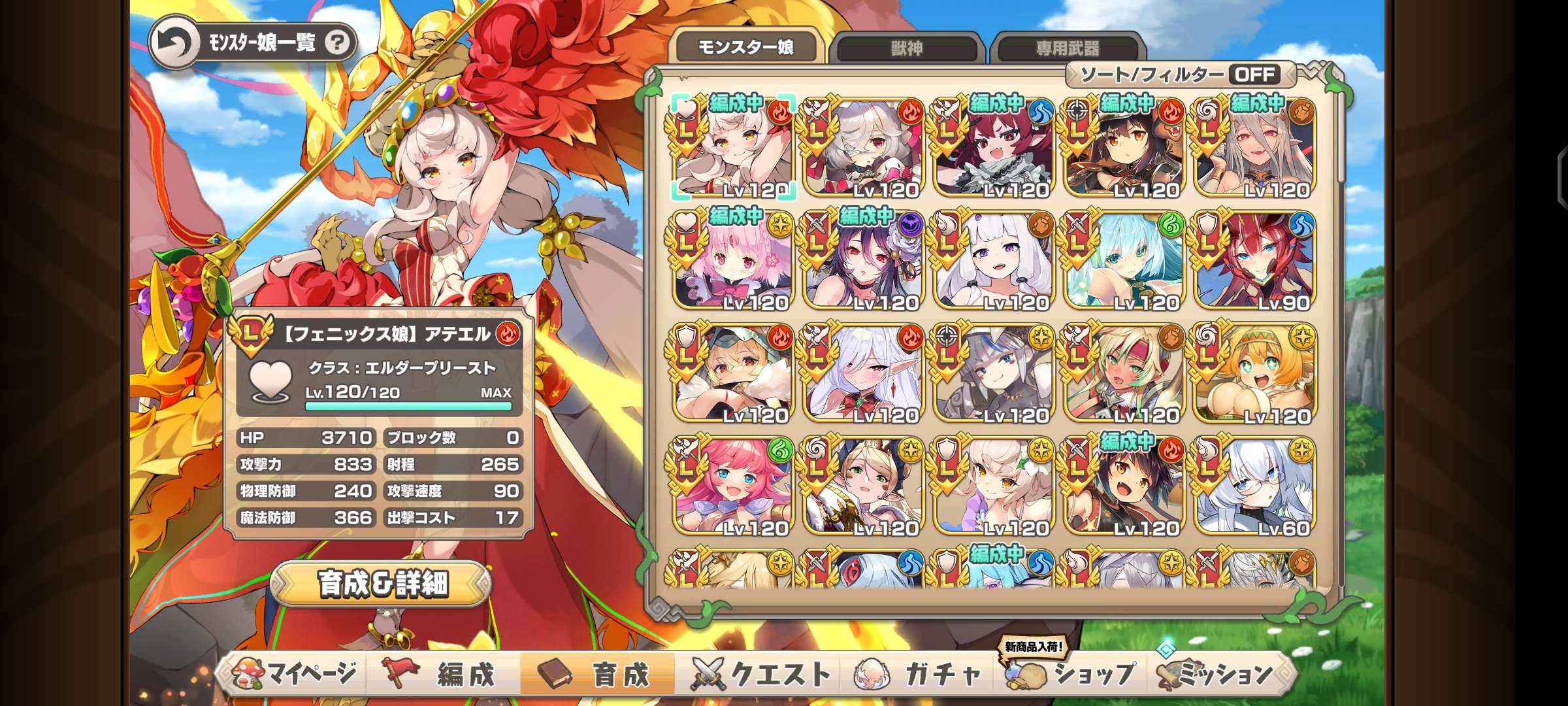1568x706 pixels.
Task: Switch to the モンスター娘 tab
Action: pos(745,47)
